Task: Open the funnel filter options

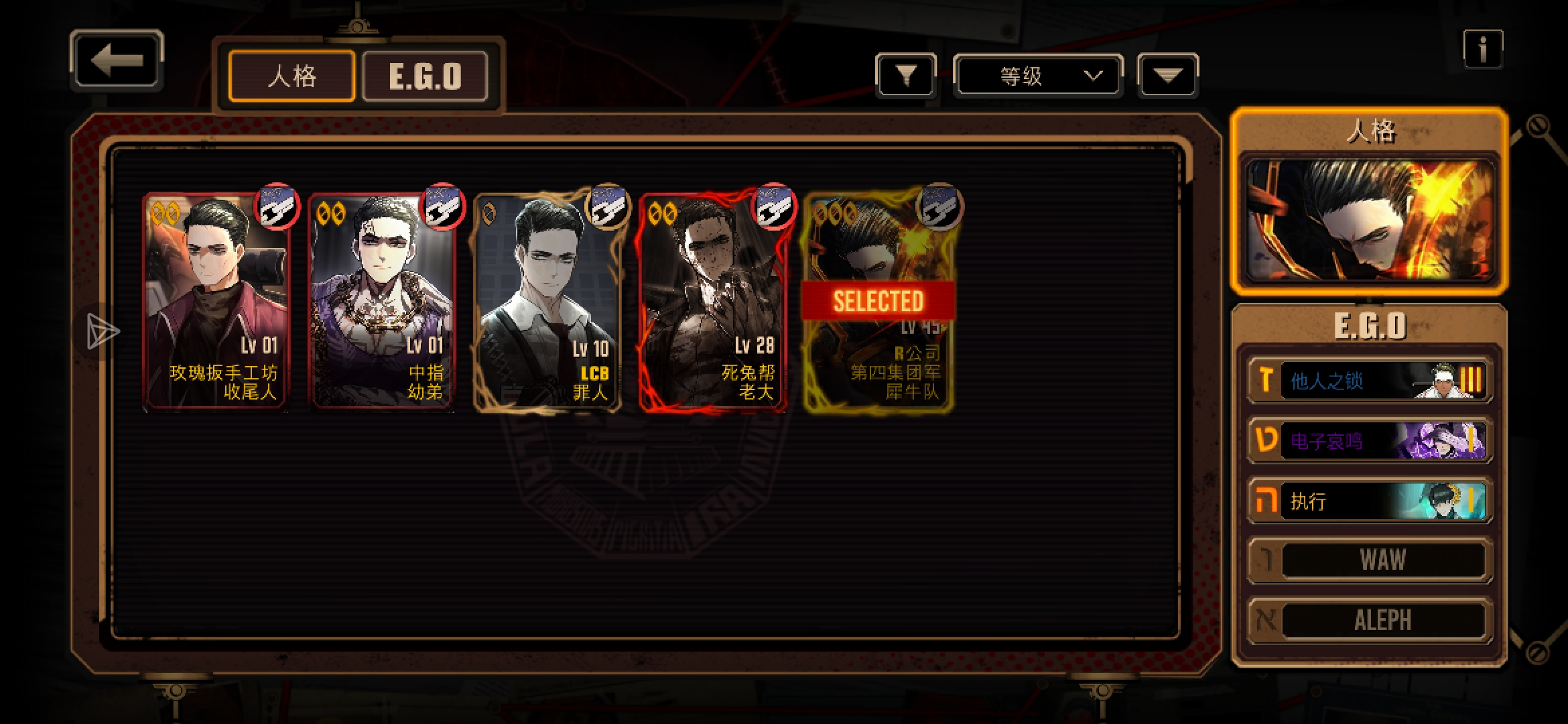Action: [x=905, y=76]
